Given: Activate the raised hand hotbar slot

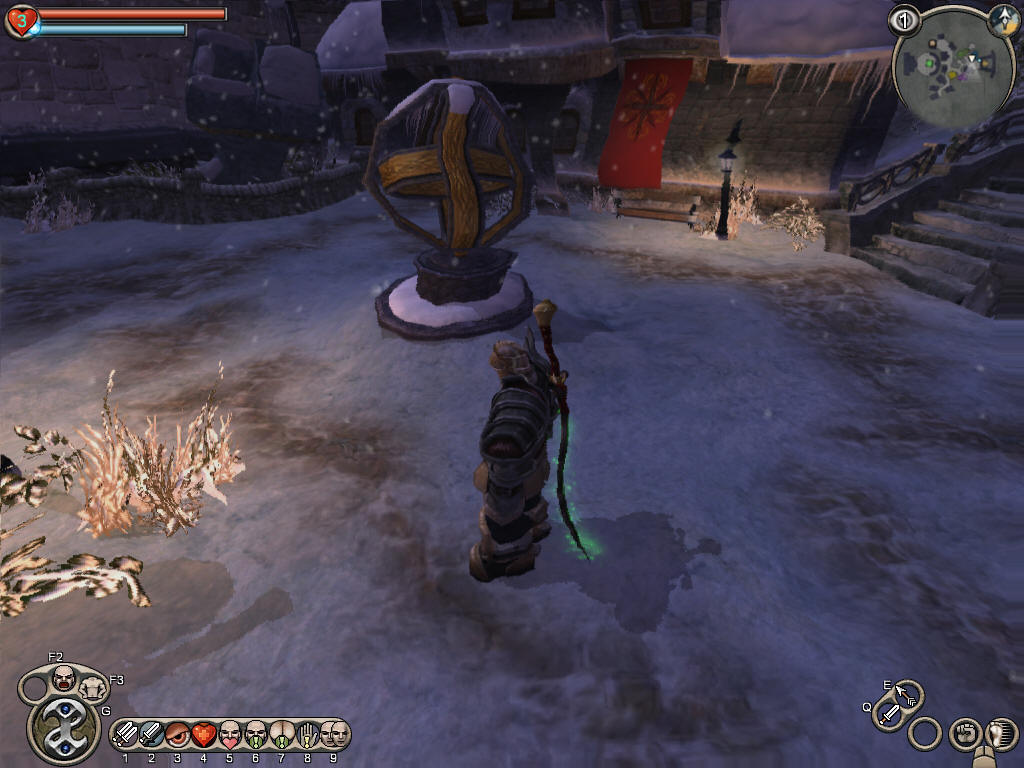Looking at the screenshot, I should (308, 735).
